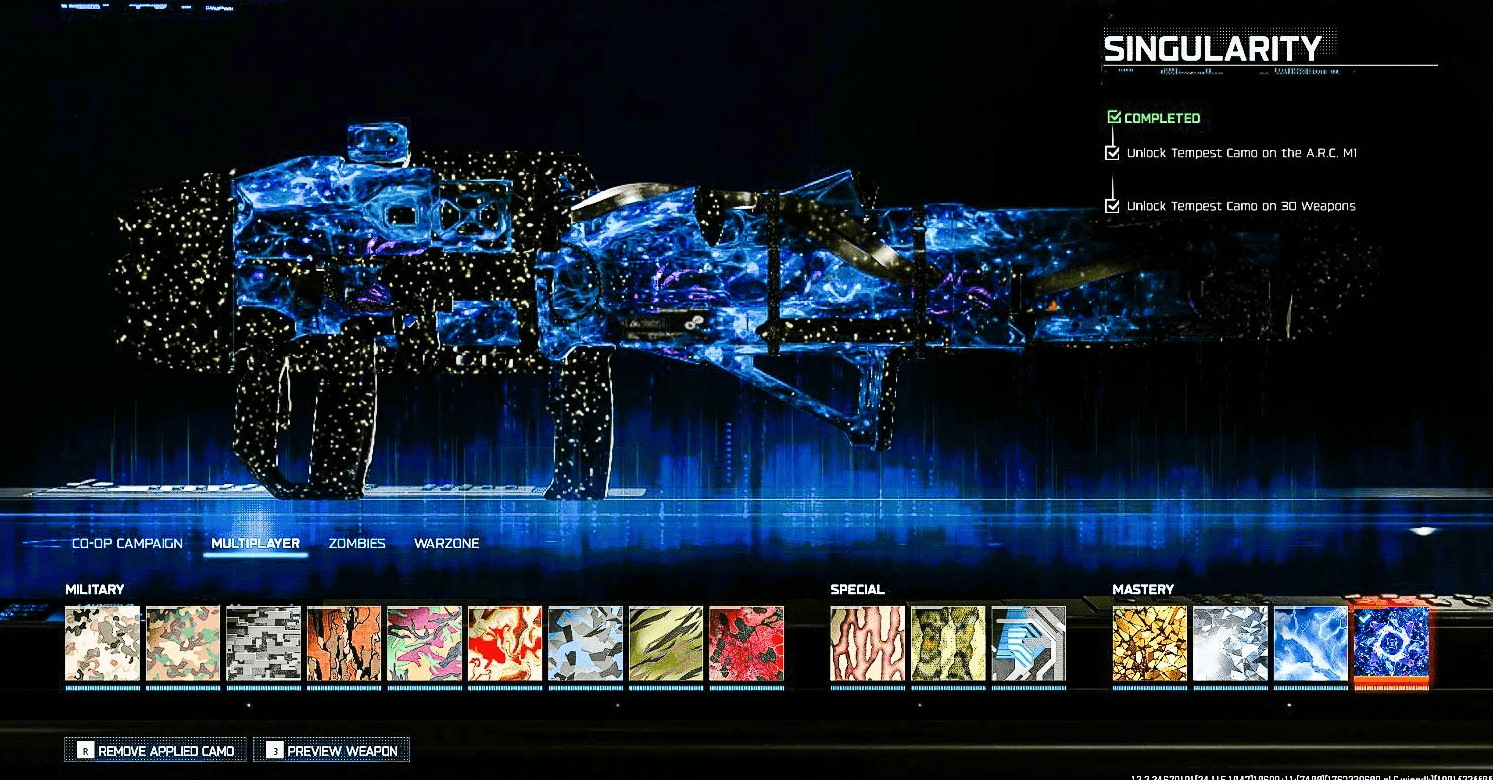
Task: Apply the orange tiger-stripe camo
Action: (343, 644)
